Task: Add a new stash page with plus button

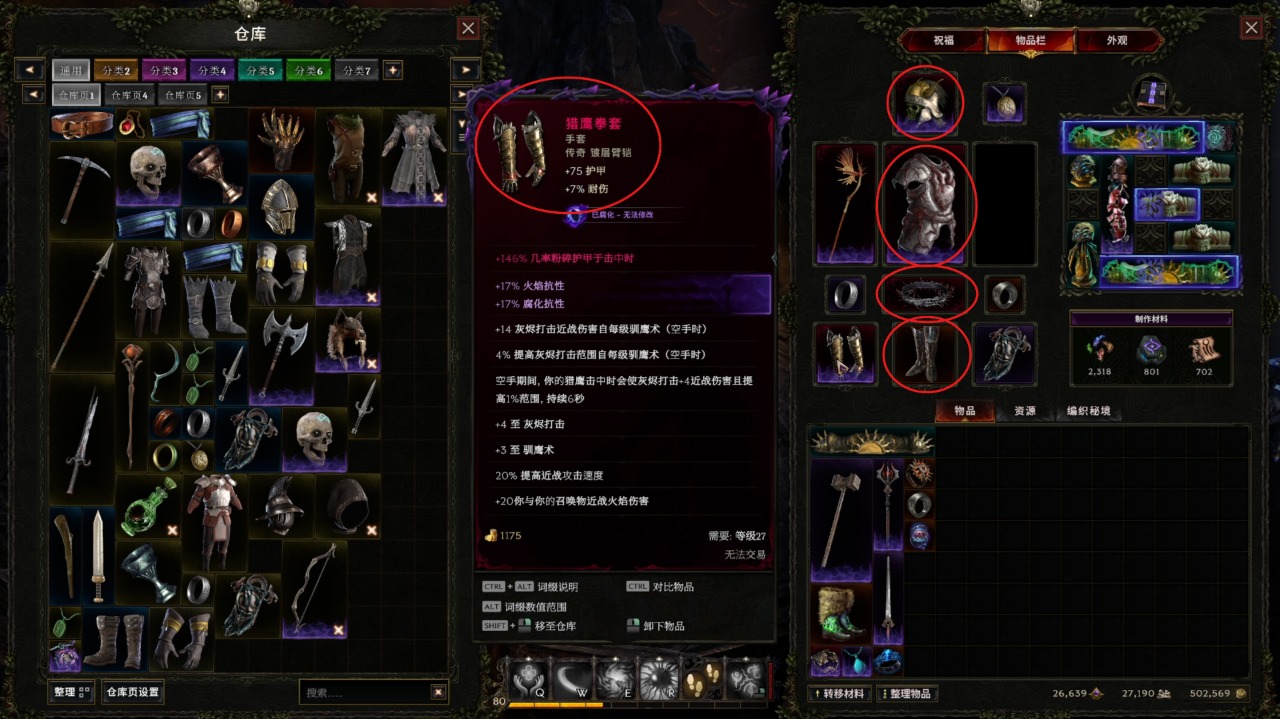Action: pyautogui.click(x=220, y=95)
